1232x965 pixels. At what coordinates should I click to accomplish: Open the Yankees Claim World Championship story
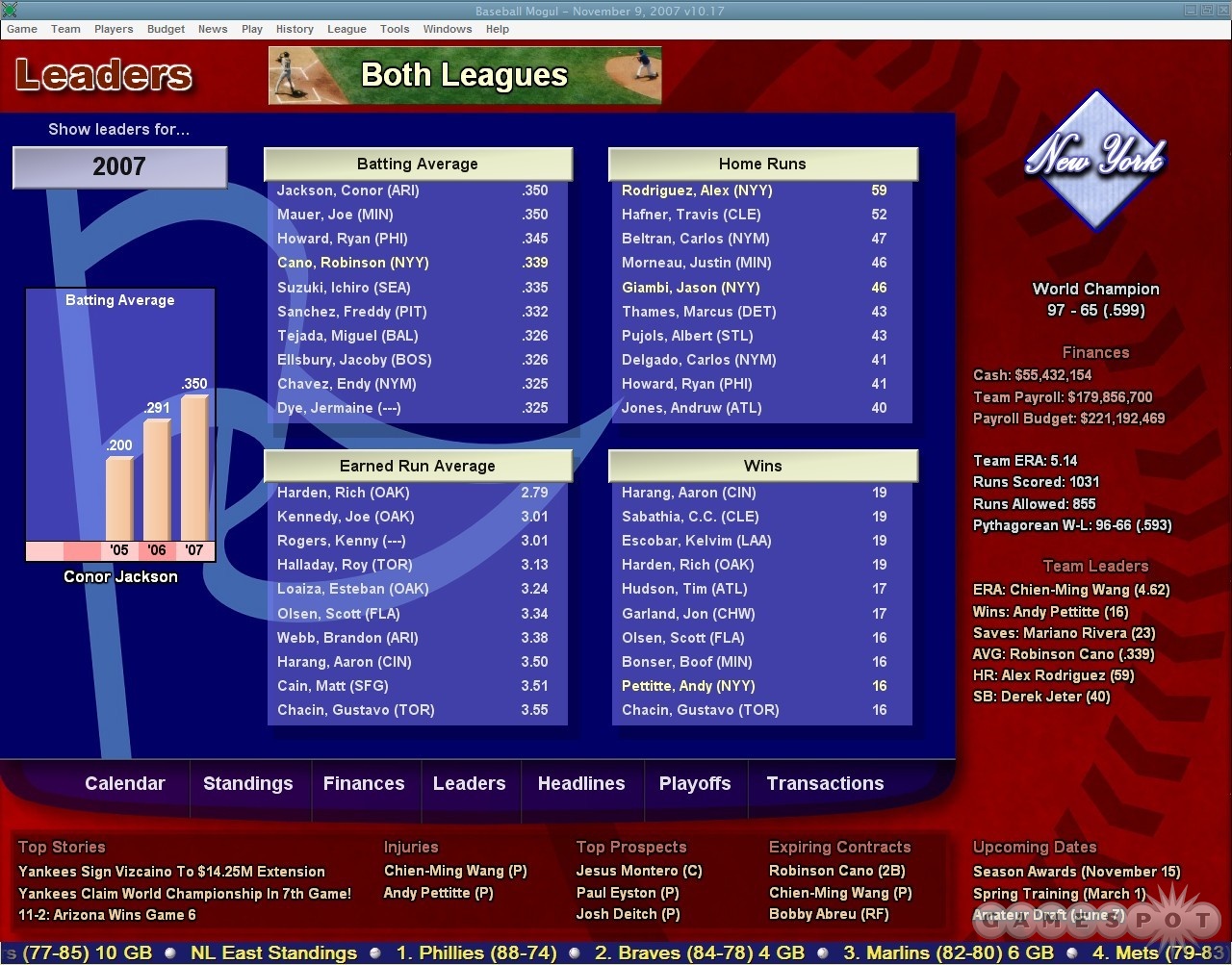[185, 893]
